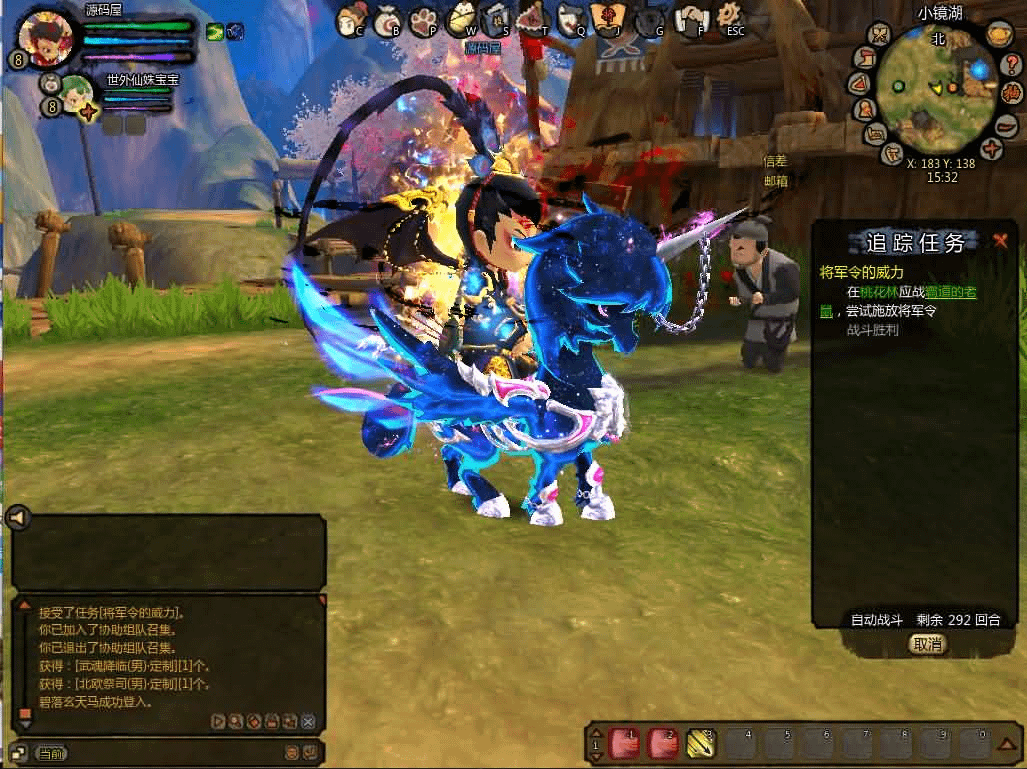The width and height of the screenshot is (1027, 769).
Task: Collapse the chat panel with the left arrow
Action: 18,517
